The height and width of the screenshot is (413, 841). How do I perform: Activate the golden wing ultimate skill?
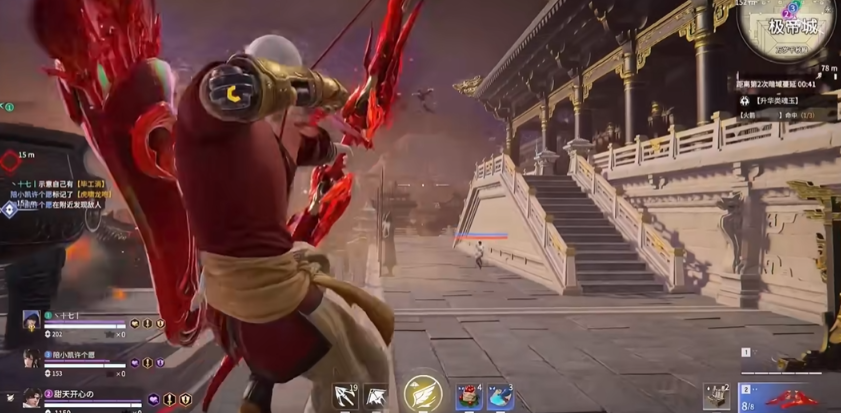pyautogui.click(x=423, y=394)
